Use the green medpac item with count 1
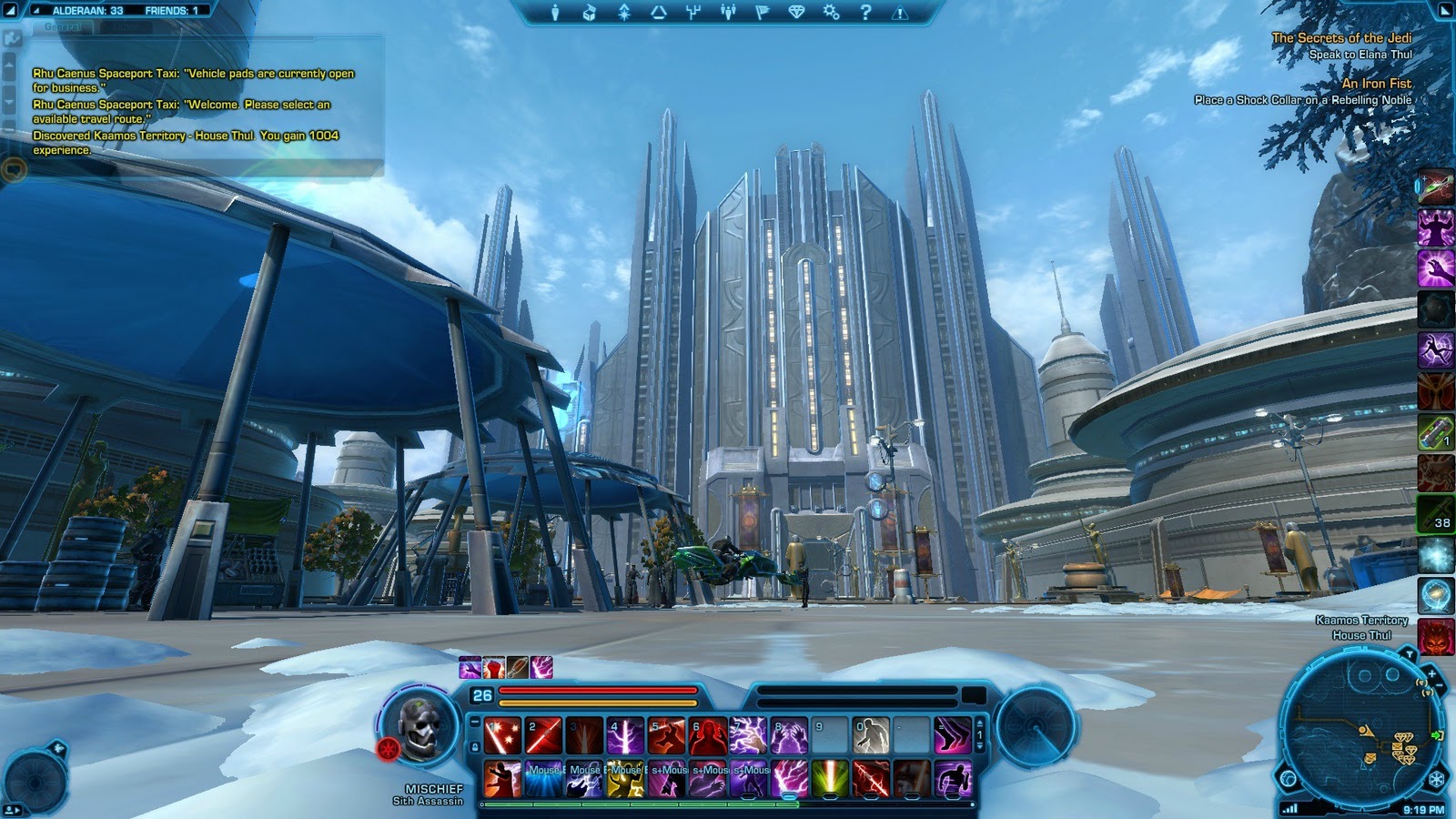The image size is (1456, 819). [1435, 431]
